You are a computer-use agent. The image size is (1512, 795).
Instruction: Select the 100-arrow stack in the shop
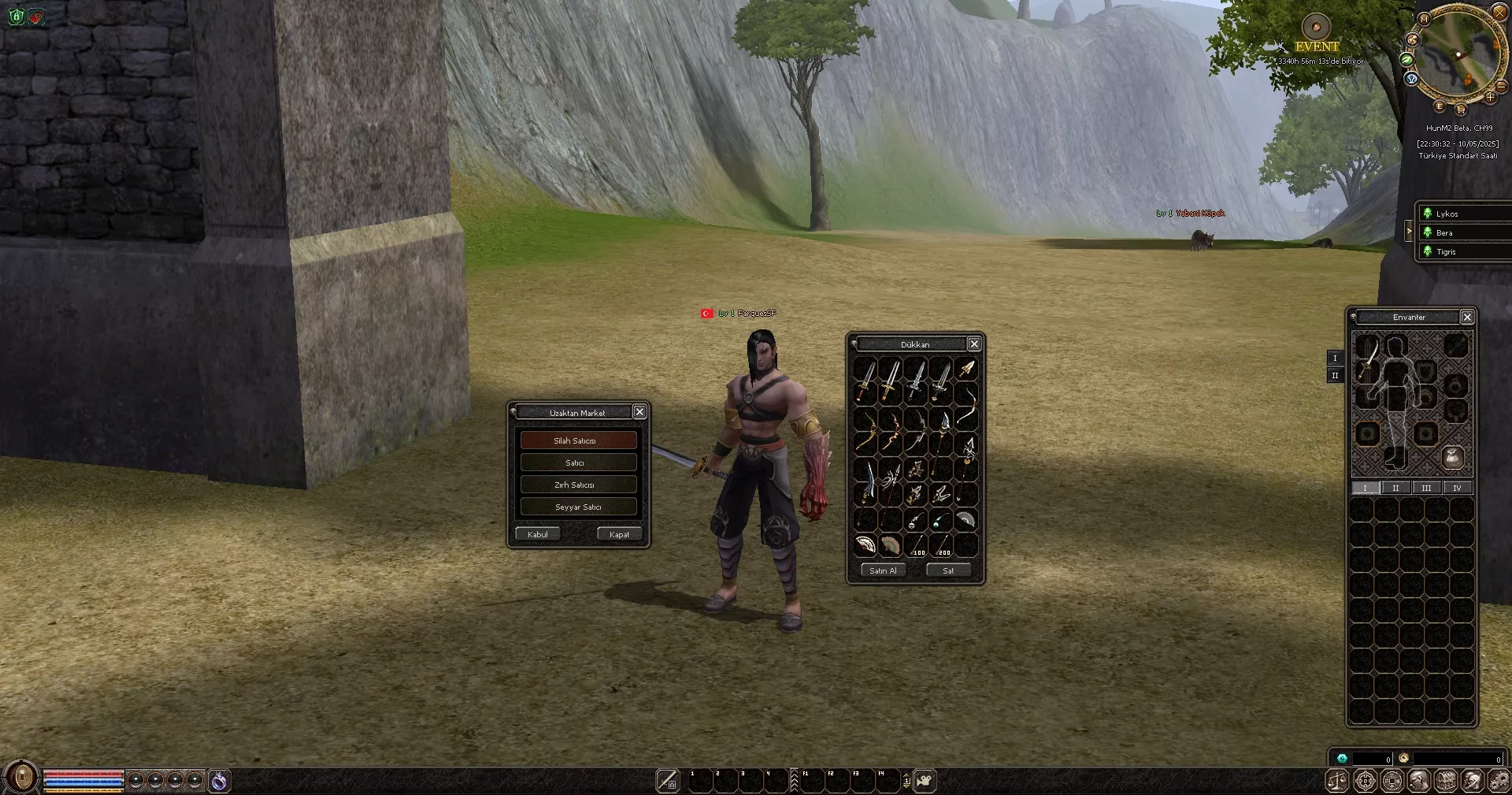coord(916,545)
